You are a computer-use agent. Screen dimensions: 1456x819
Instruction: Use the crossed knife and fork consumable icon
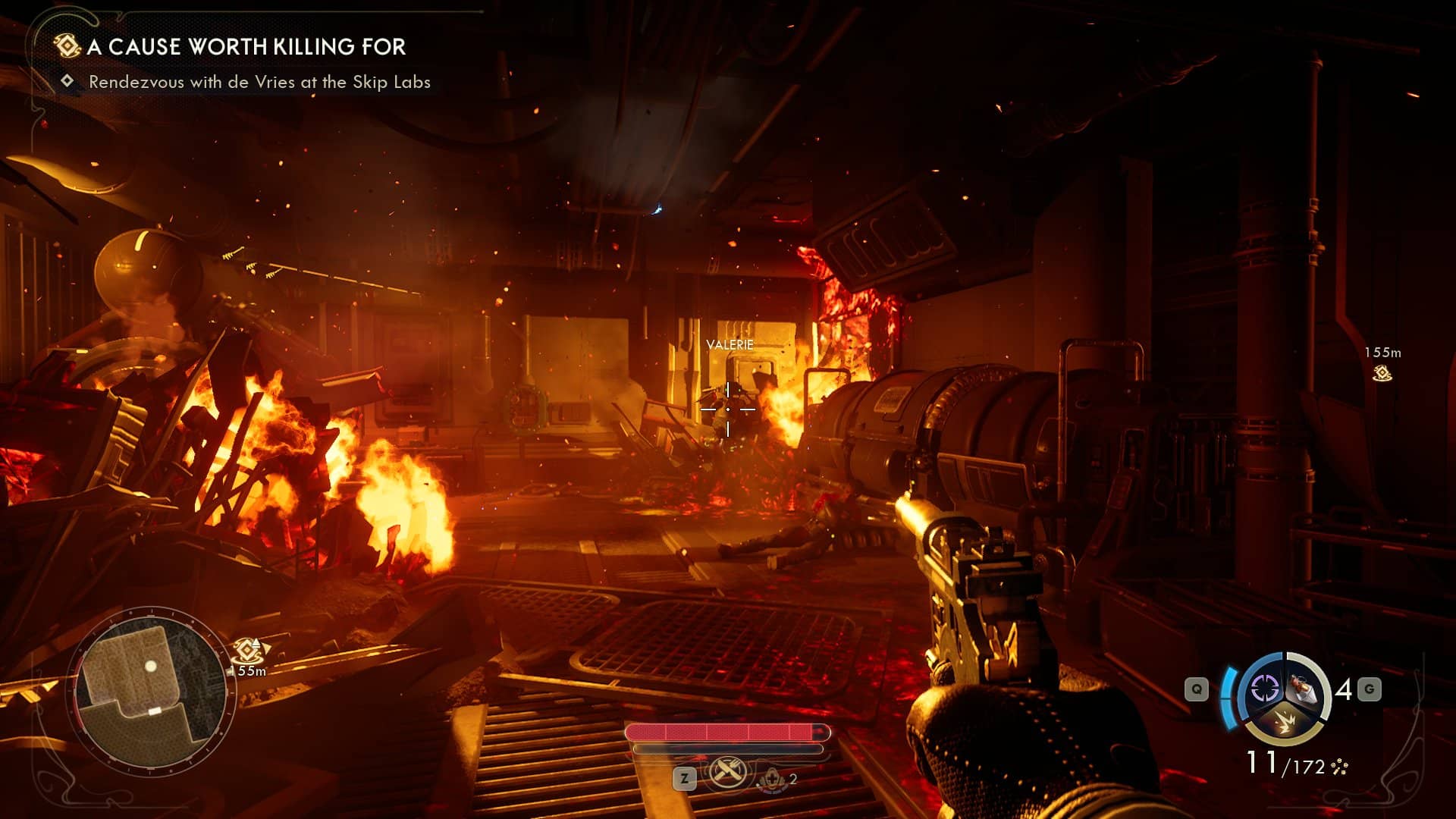pyautogui.click(x=728, y=774)
